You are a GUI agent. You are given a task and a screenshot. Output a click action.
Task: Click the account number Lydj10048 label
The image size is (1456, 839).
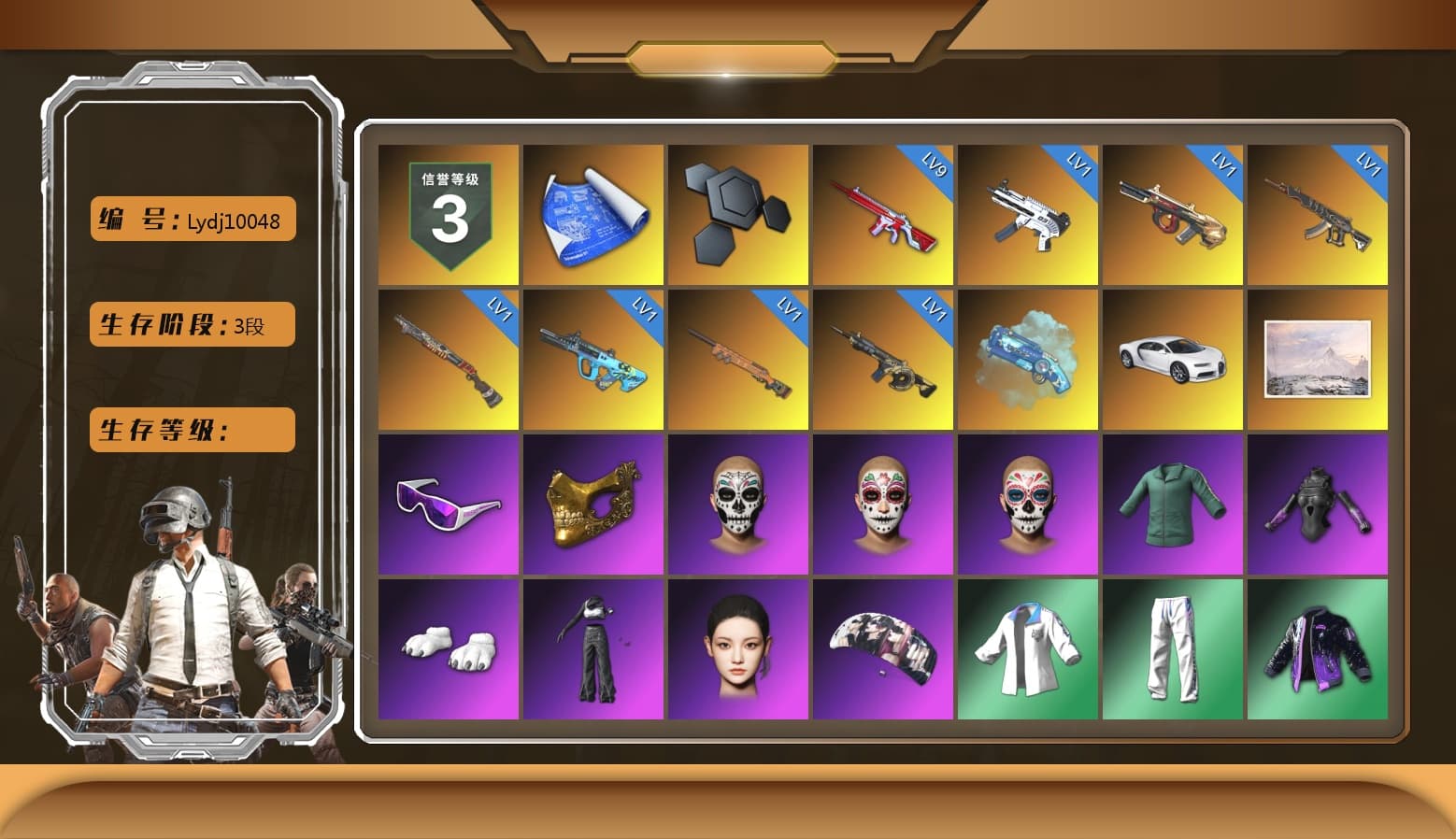pos(191,219)
